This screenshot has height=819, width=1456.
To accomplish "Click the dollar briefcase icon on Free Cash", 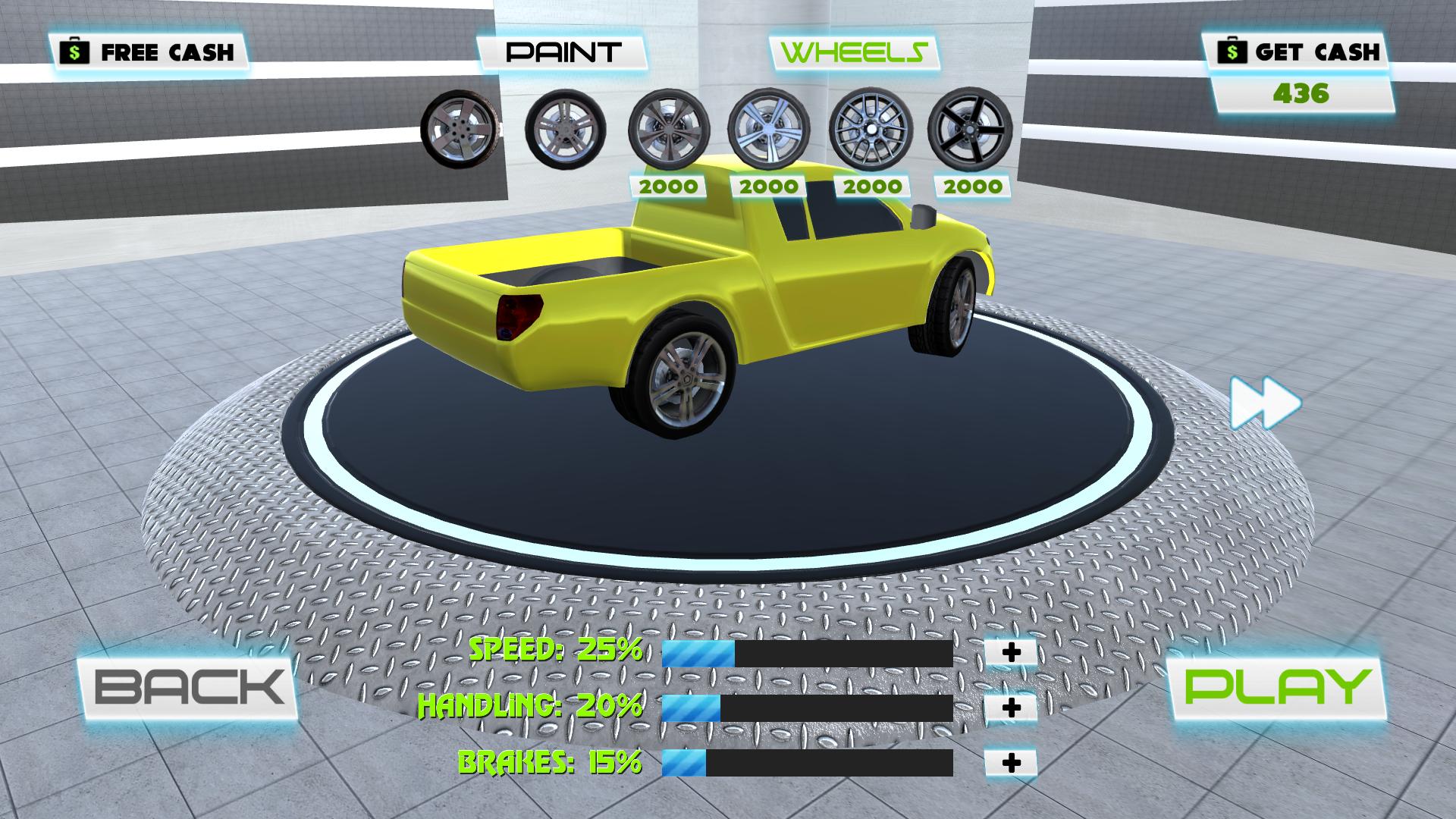I will pos(74,52).
